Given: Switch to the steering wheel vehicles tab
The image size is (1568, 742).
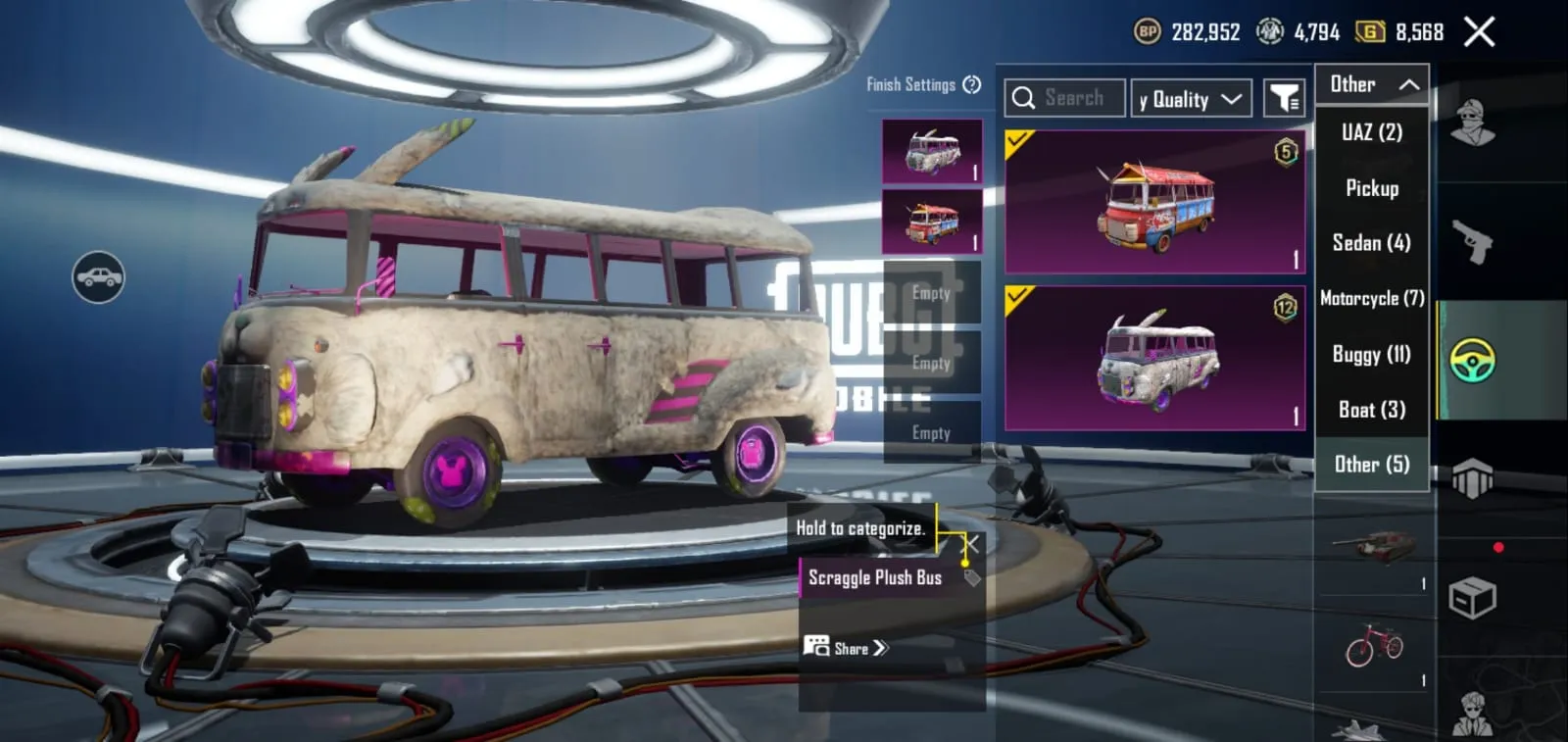Looking at the screenshot, I should pyautogui.click(x=1472, y=360).
